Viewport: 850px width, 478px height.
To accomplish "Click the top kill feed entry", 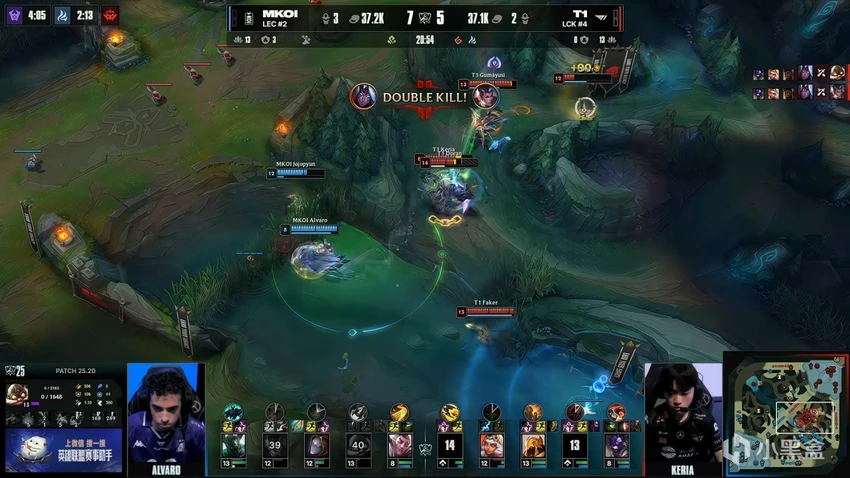I will coord(798,74).
